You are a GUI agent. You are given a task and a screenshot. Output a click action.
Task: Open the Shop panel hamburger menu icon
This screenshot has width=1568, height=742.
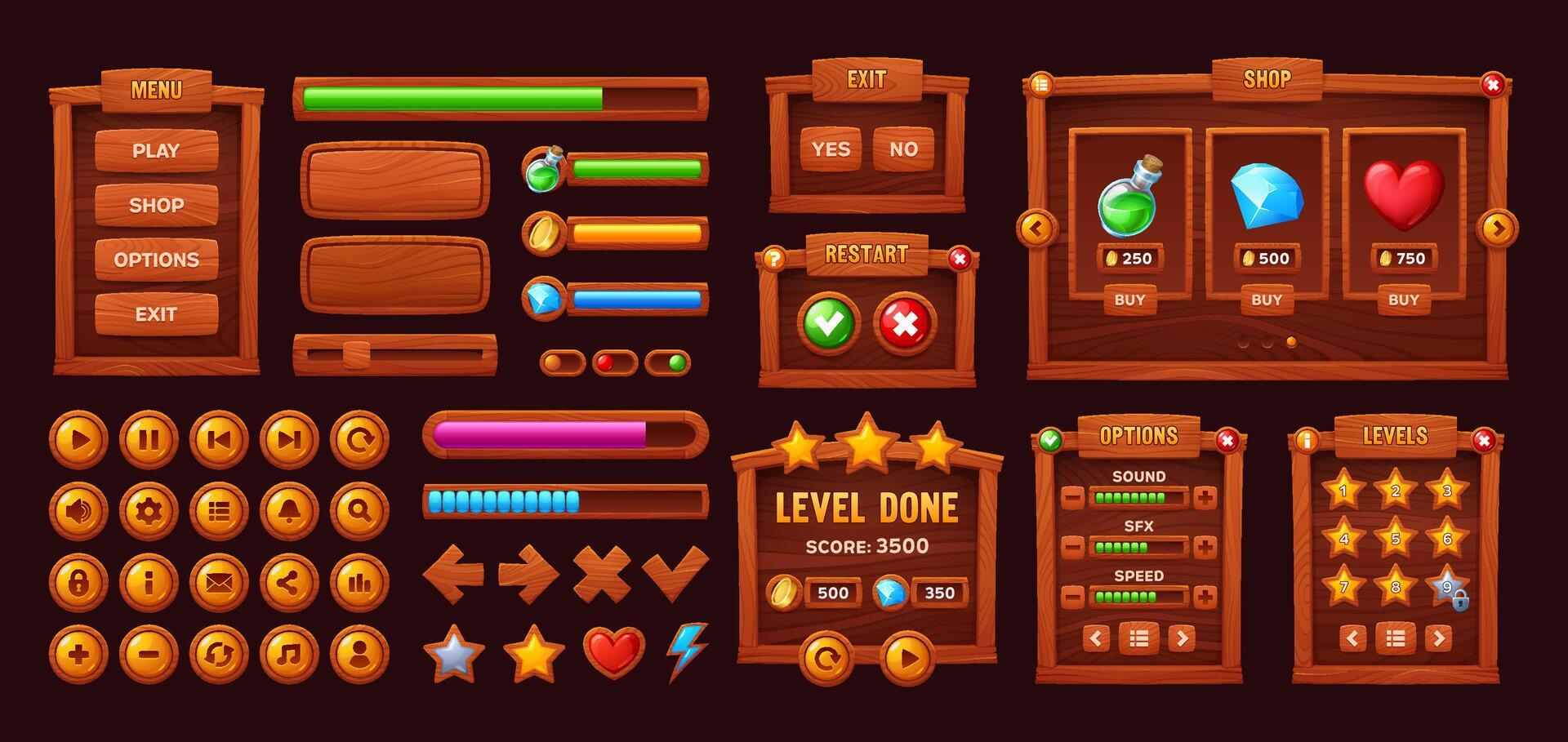1042,82
